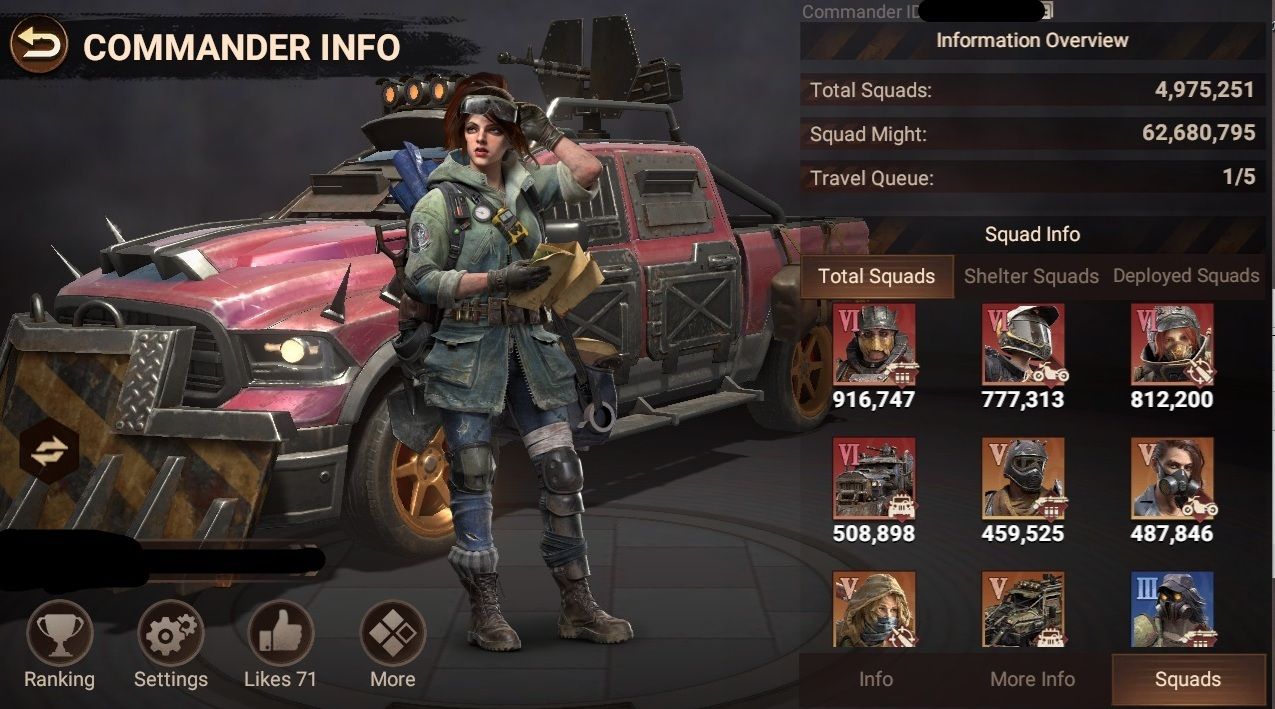Choose the squad with 812,200 troops
Viewport: 1275px width, 709px height.
(x=1172, y=345)
